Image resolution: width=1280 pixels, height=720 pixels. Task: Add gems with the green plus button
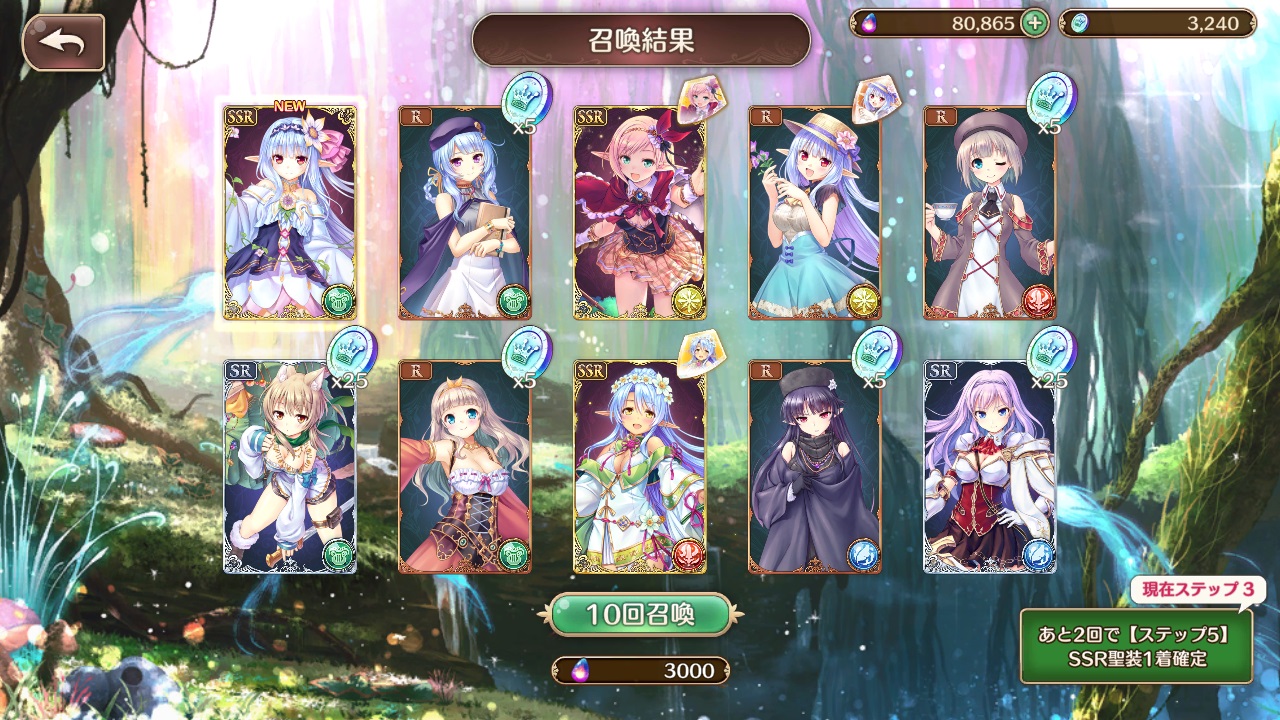1035,23
